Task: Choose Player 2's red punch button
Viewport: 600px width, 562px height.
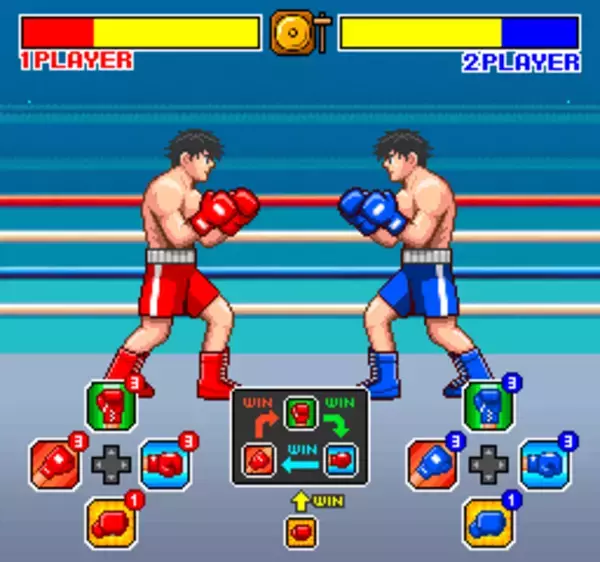Action: [x=432, y=464]
